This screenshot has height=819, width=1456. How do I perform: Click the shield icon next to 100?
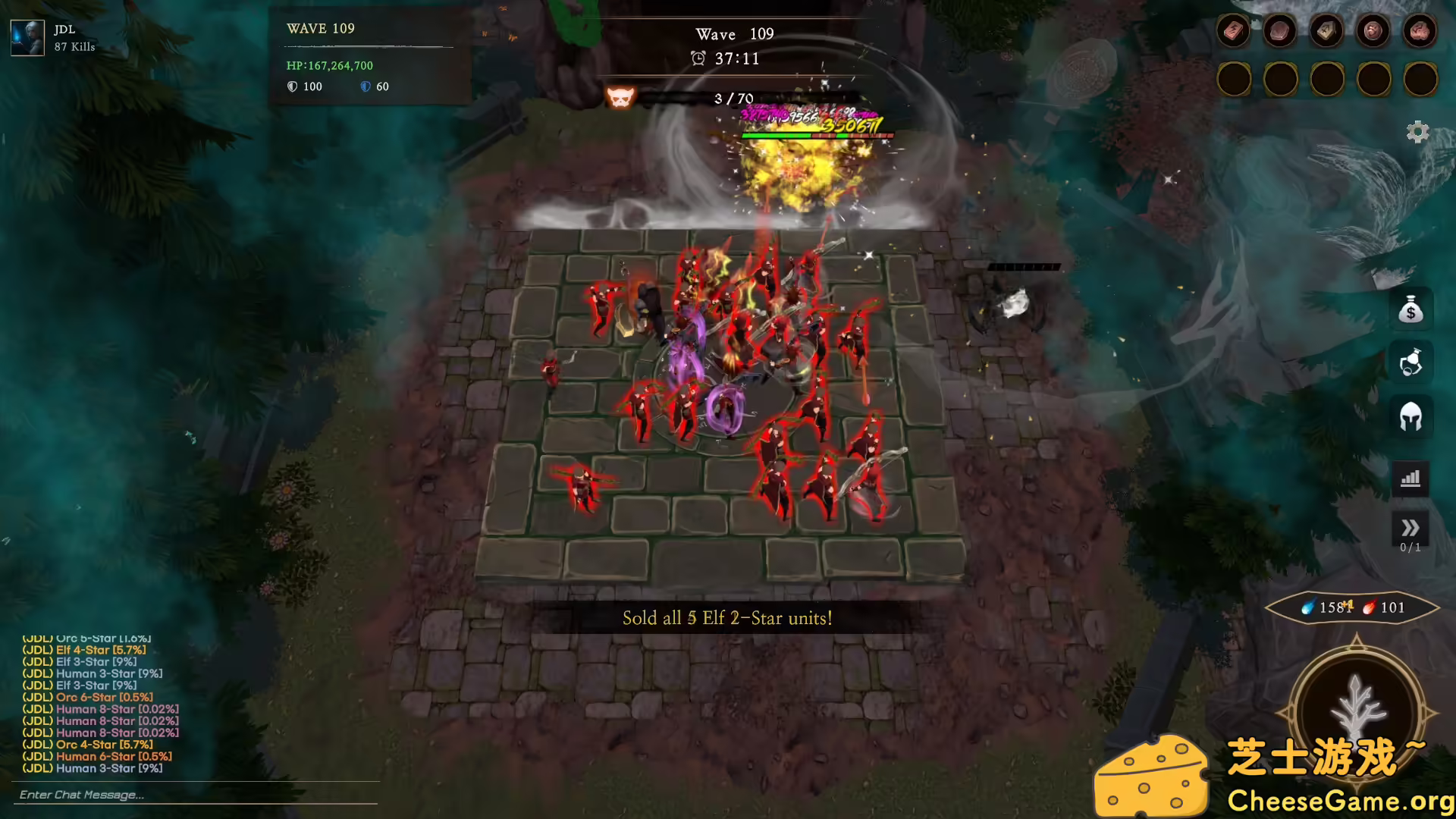coord(292,86)
